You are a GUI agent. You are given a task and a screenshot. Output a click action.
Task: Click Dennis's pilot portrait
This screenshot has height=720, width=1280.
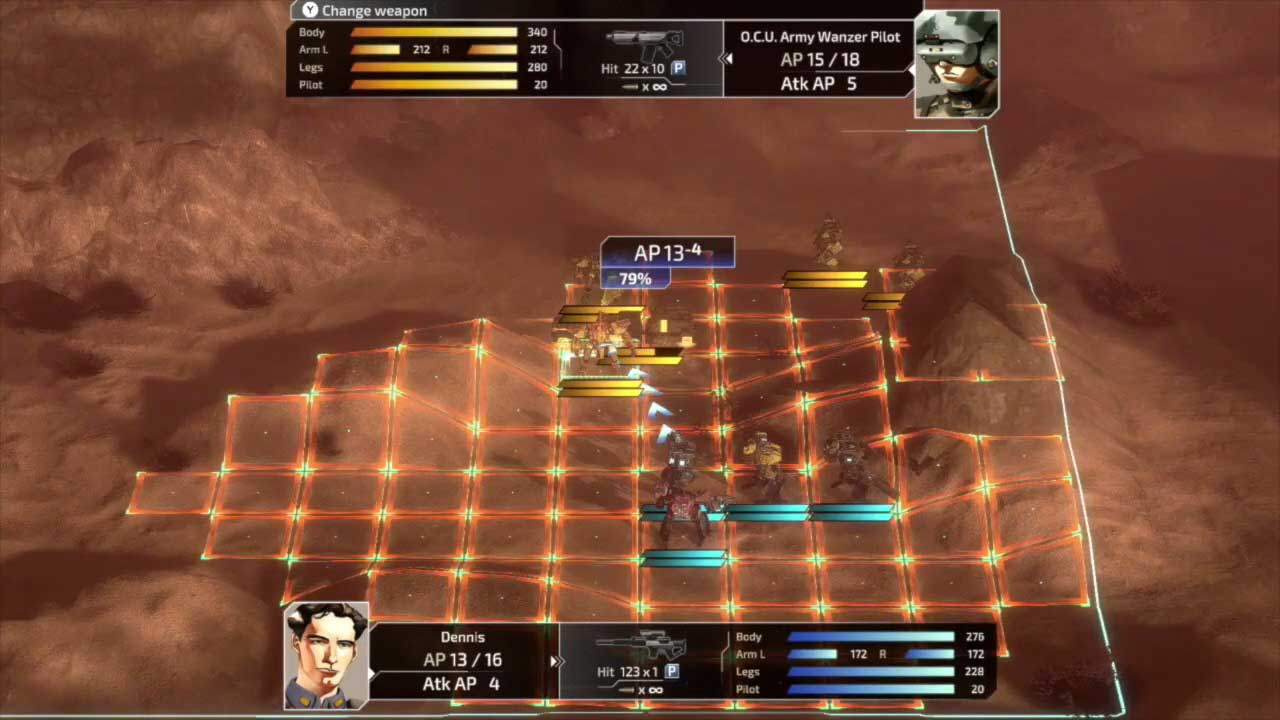pos(326,655)
